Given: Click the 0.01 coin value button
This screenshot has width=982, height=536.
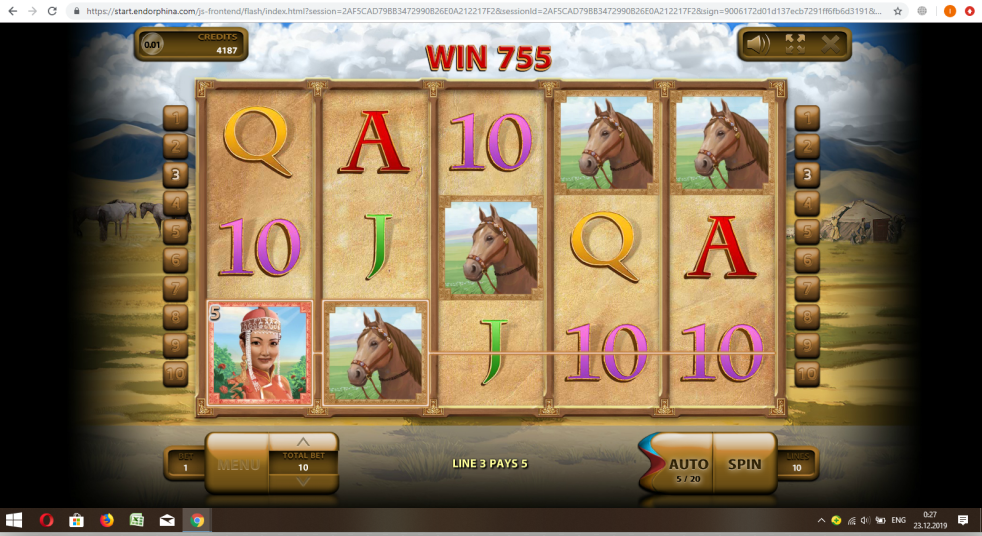Looking at the screenshot, I should coord(152,44).
